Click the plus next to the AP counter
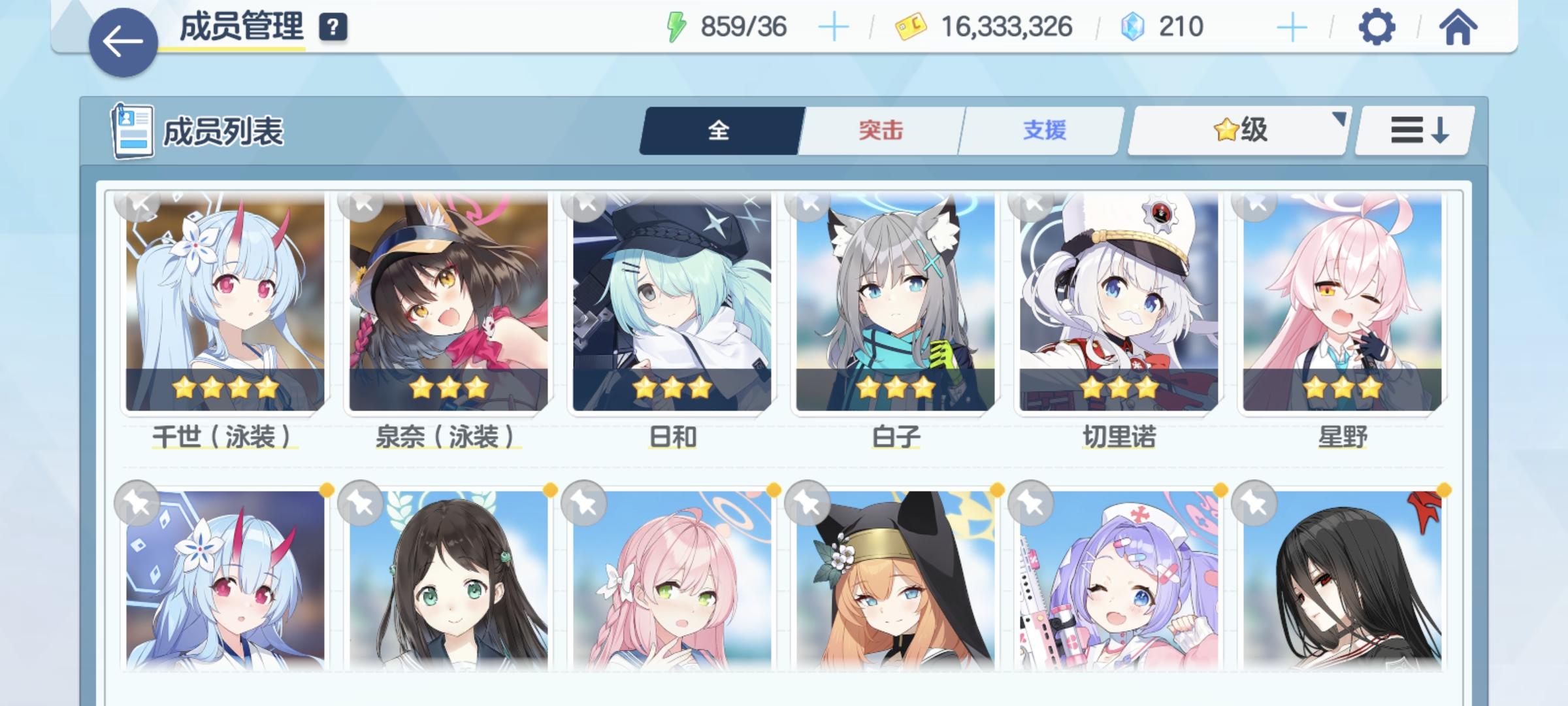The height and width of the screenshot is (706, 1568). click(835, 26)
